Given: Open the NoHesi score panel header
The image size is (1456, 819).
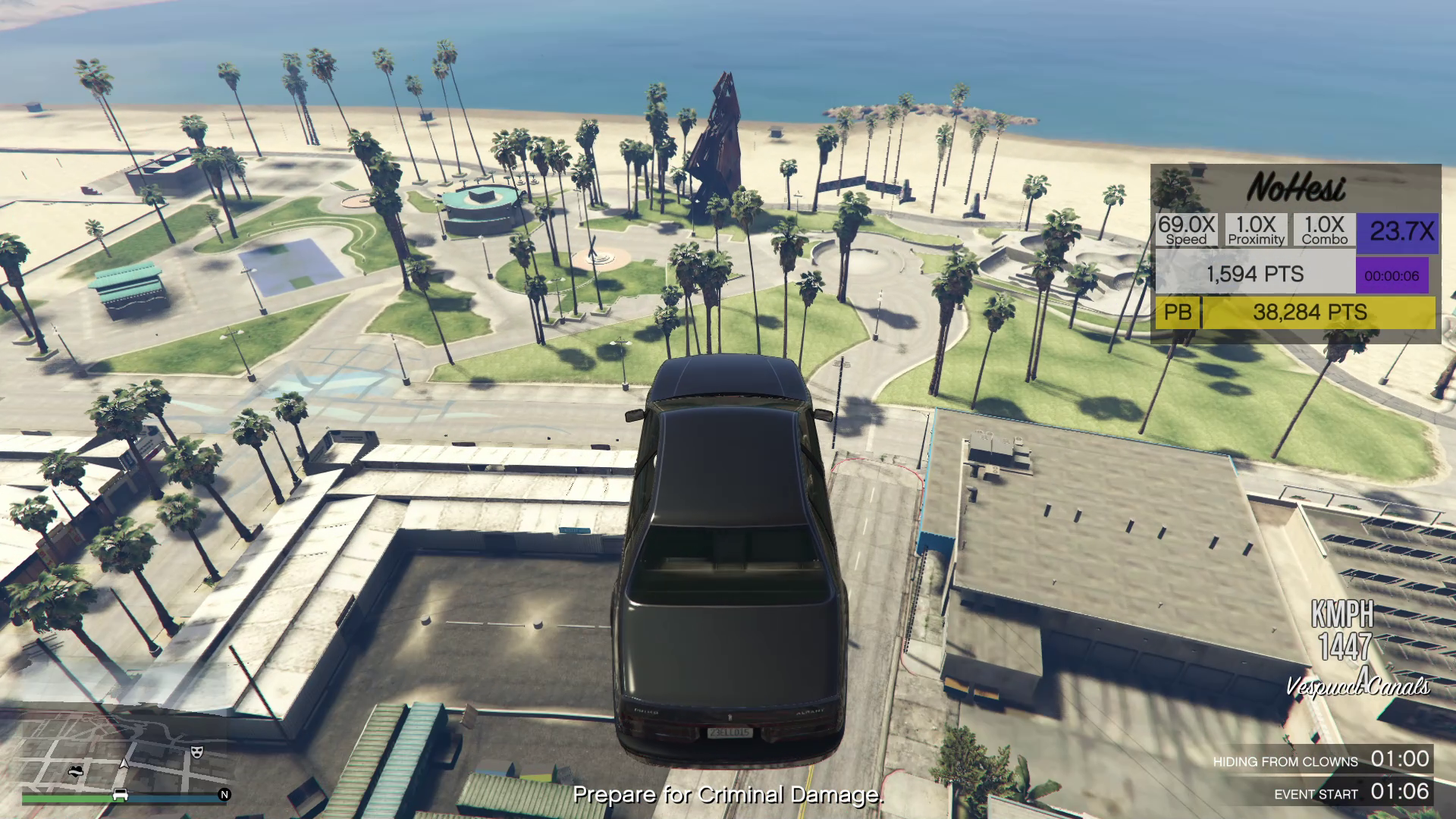Looking at the screenshot, I should [x=1296, y=188].
